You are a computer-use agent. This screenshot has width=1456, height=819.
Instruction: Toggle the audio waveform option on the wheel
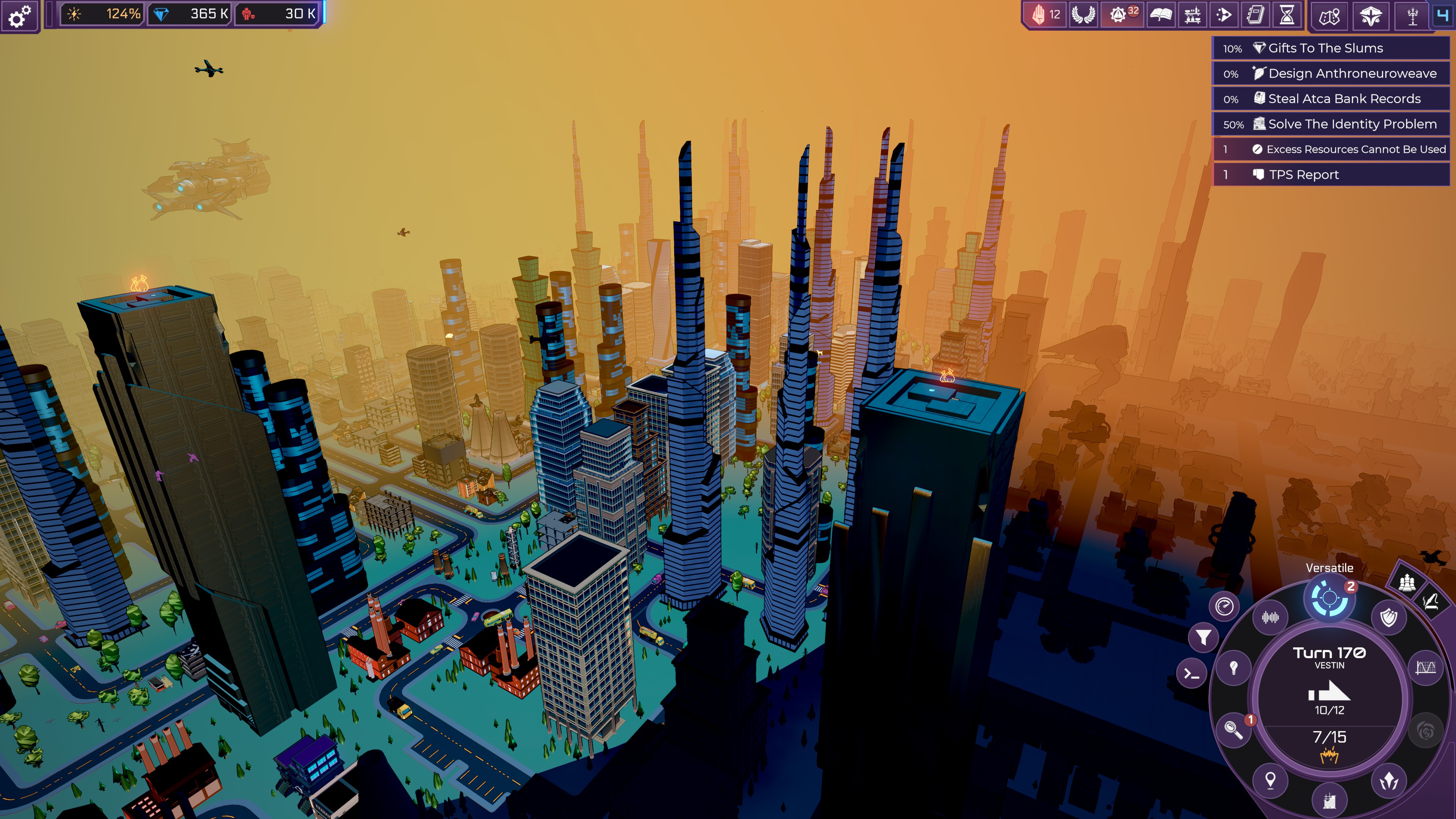[x=1270, y=617]
